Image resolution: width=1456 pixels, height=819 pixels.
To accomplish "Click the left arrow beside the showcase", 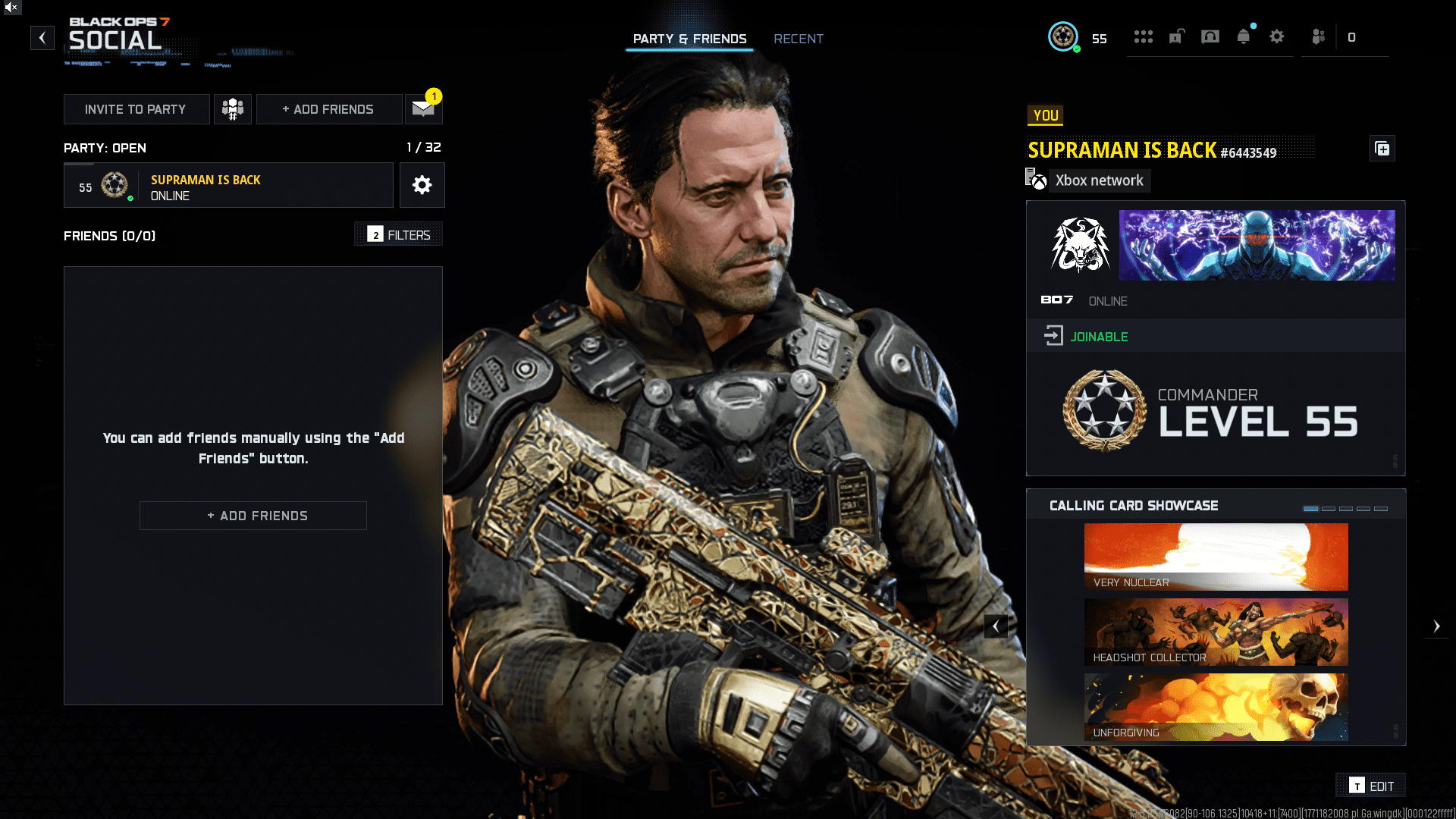I will pos(996,626).
